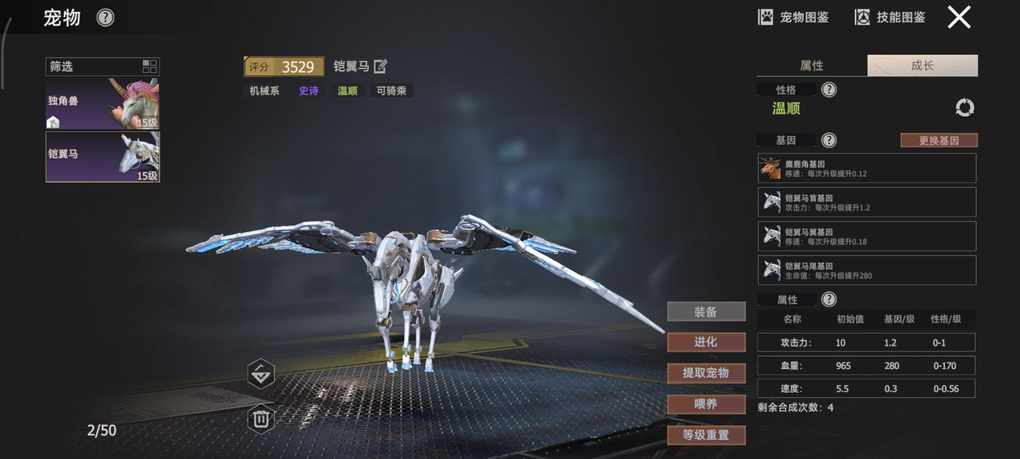Switch to the 属性 tab

[812, 66]
